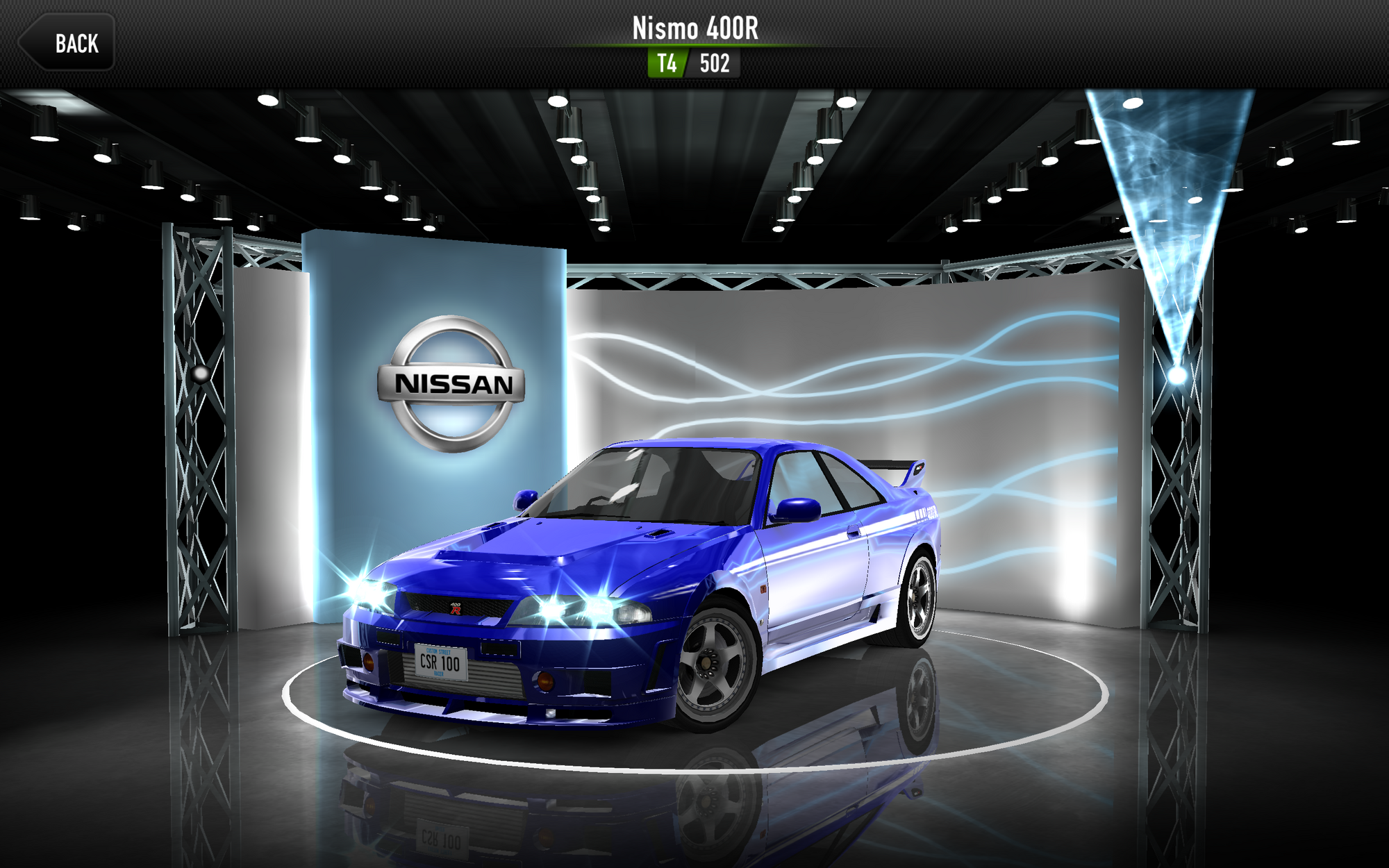1389x868 pixels.
Task: Click the Nismo 400R title text
Action: tap(694, 29)
